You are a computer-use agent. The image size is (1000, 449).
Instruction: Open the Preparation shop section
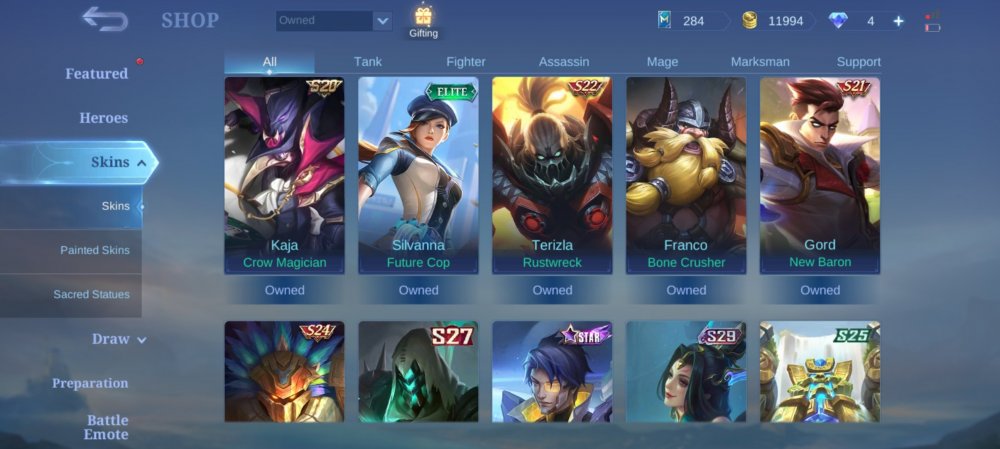(x=90, y=383)
